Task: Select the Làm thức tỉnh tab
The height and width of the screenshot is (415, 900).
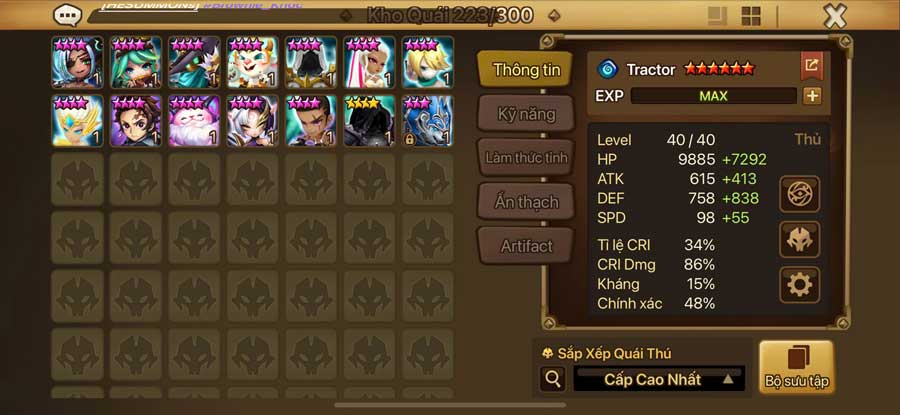Action: [527, 158]
